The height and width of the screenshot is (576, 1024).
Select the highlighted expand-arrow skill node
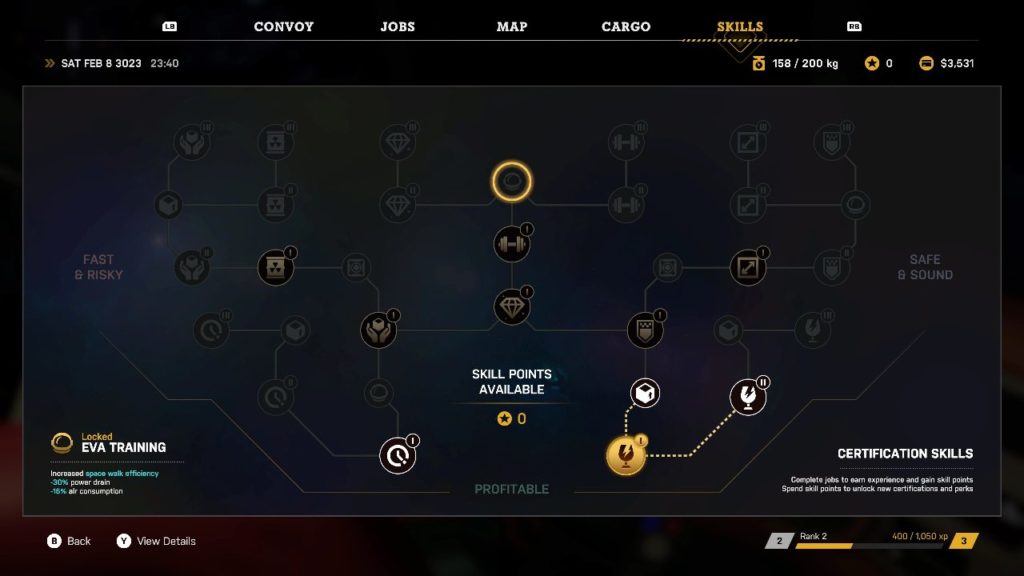point(749,267)
